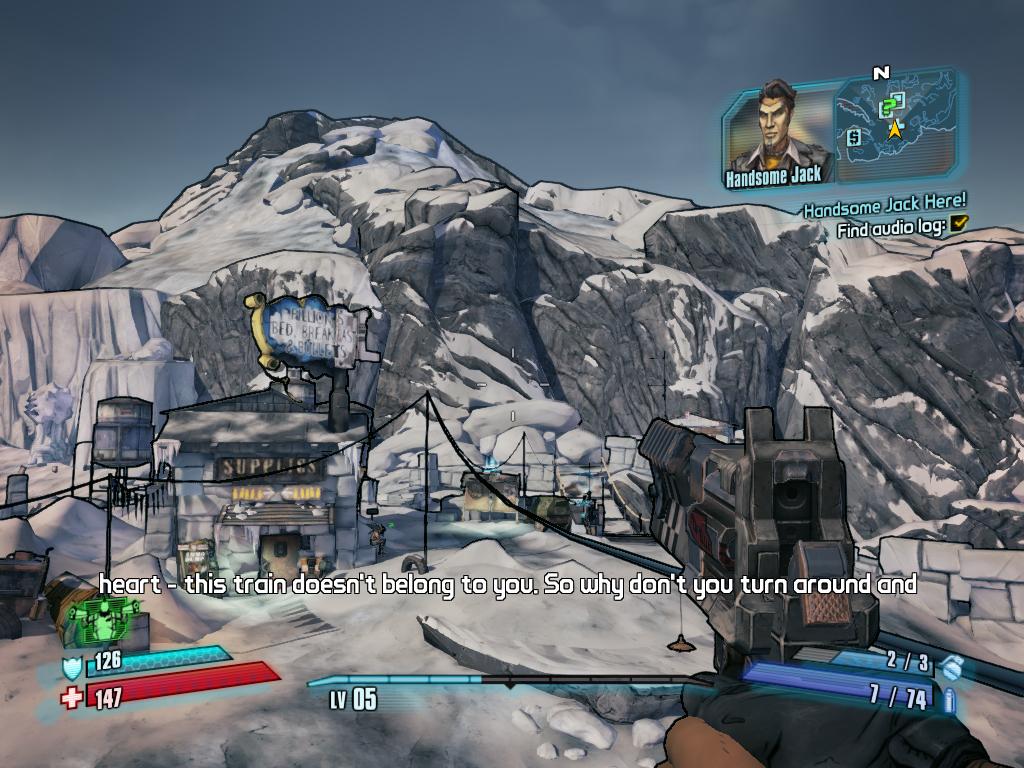
Task: Open the Handsome Jack Here! mission tracker
Action: (x=884, y=207)
